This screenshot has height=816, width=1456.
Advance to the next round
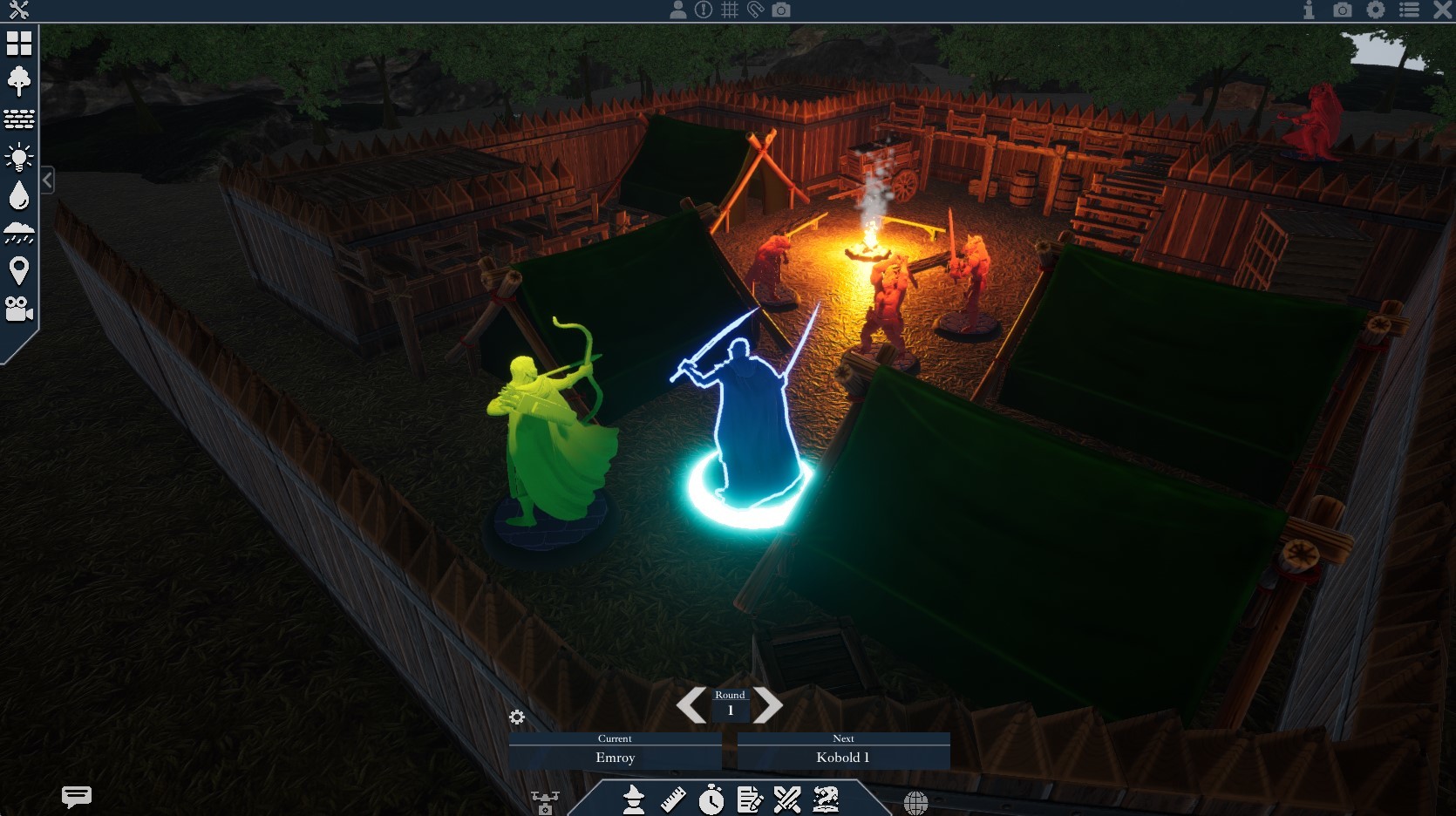point(768,706)
